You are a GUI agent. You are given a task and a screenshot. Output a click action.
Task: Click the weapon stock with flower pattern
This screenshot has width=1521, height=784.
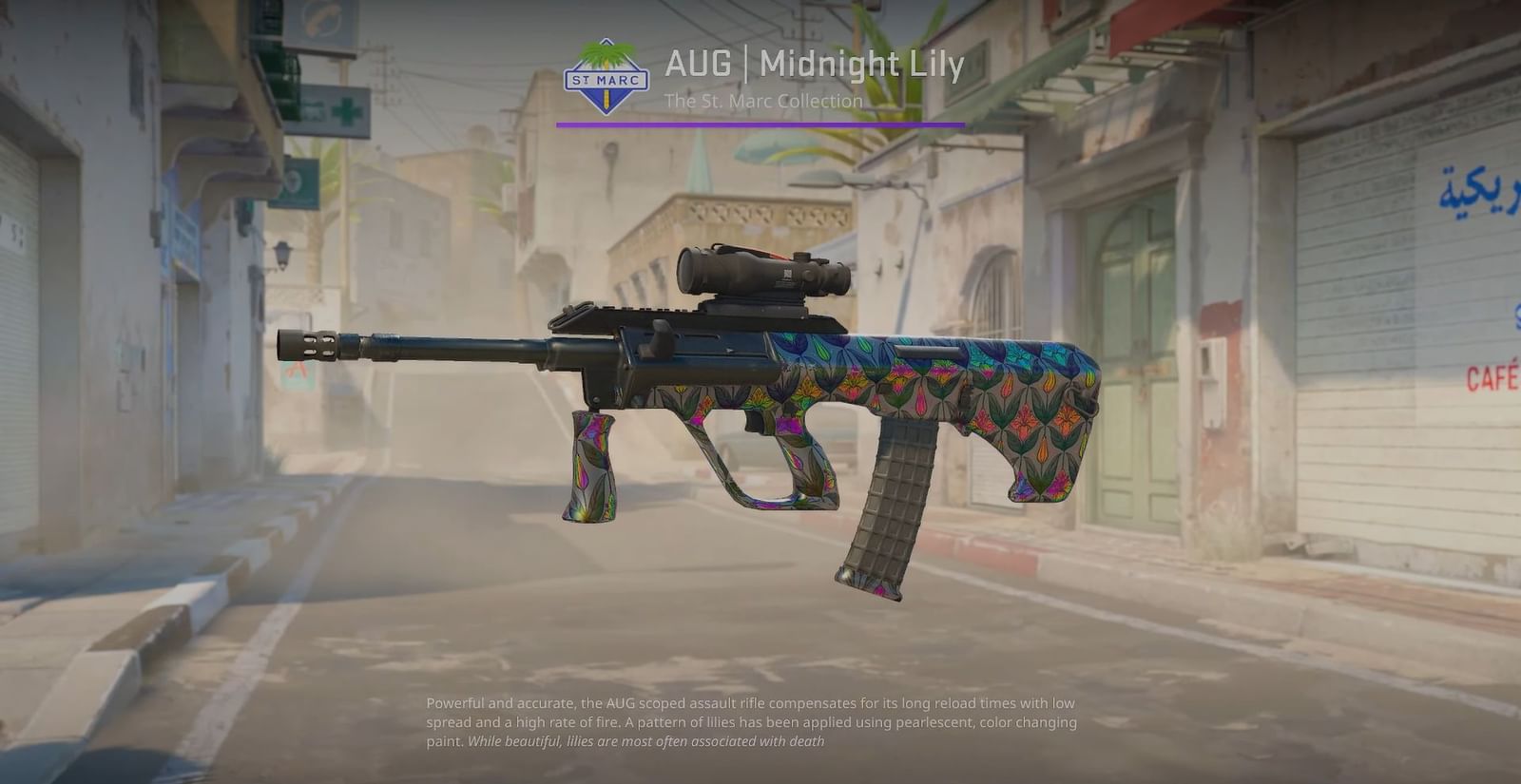tap(1036, 409)
